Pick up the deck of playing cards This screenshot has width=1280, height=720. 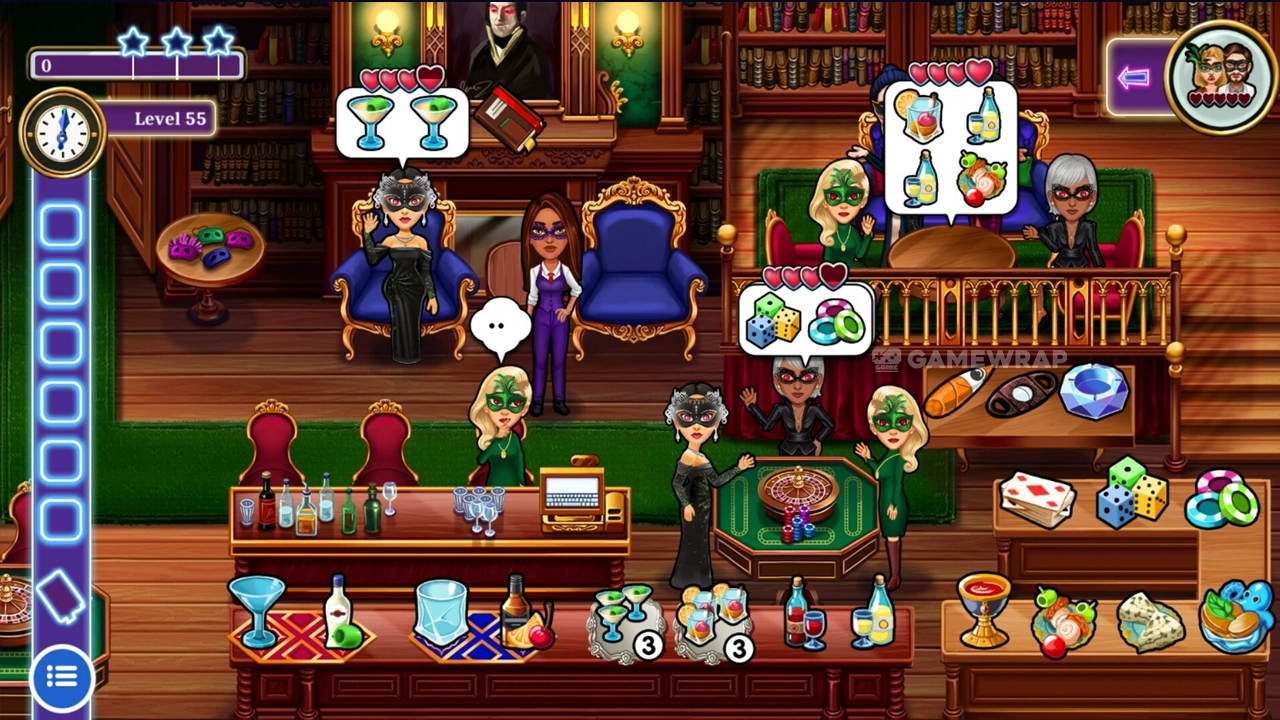pyautogui.click(x=1037, y=497)
